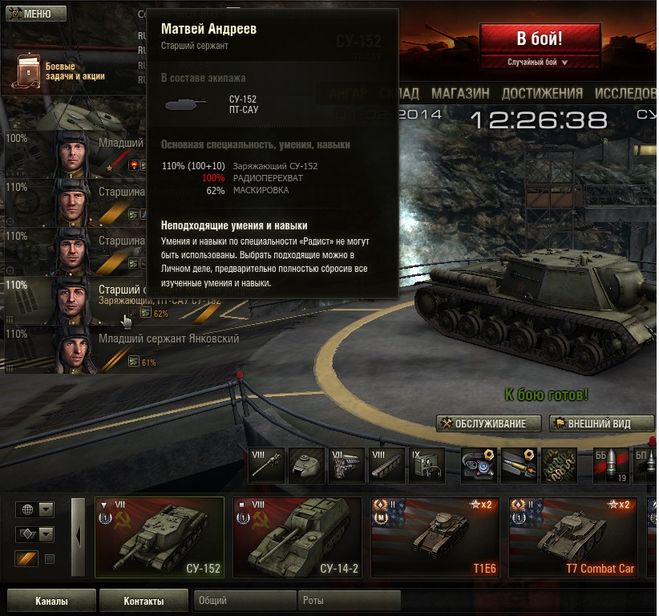Open the Внешний вид customization
659x616 pixels.
click(602, 424)
